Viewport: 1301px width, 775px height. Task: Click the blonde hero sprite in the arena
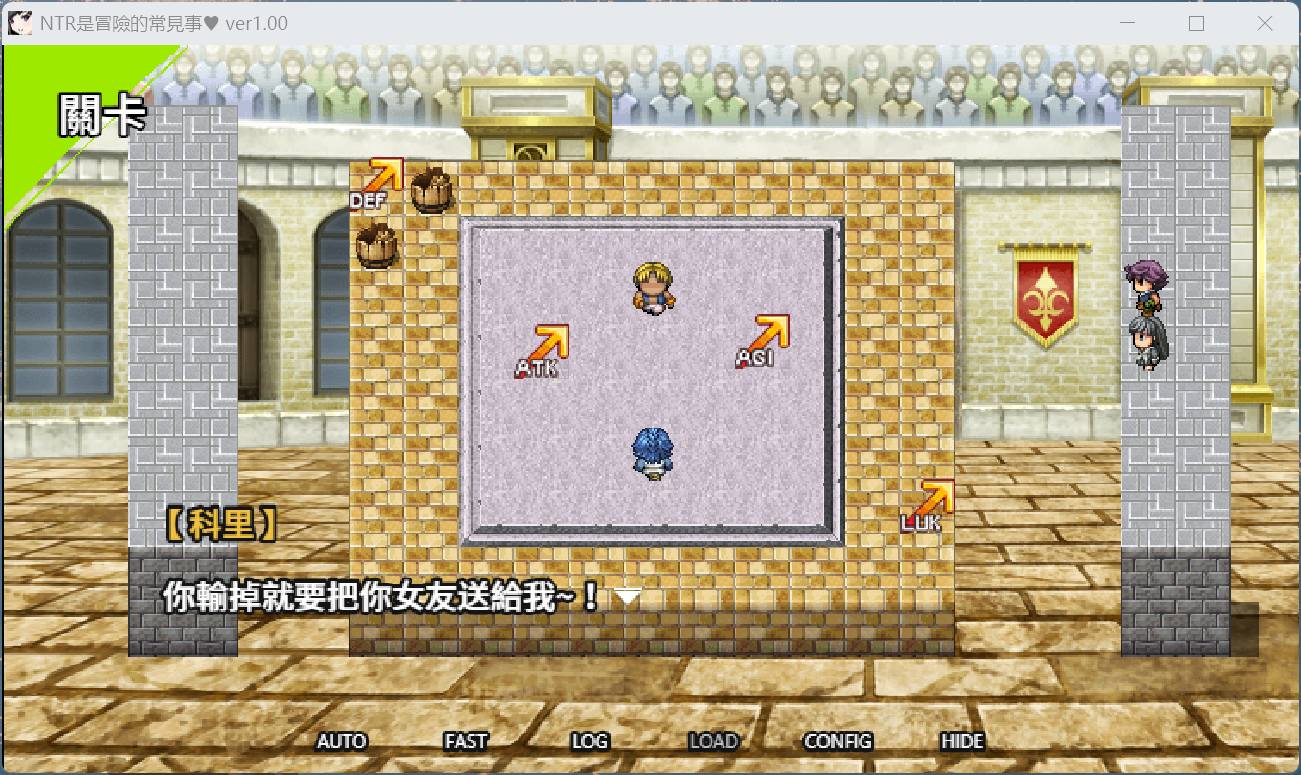point(651,290)
